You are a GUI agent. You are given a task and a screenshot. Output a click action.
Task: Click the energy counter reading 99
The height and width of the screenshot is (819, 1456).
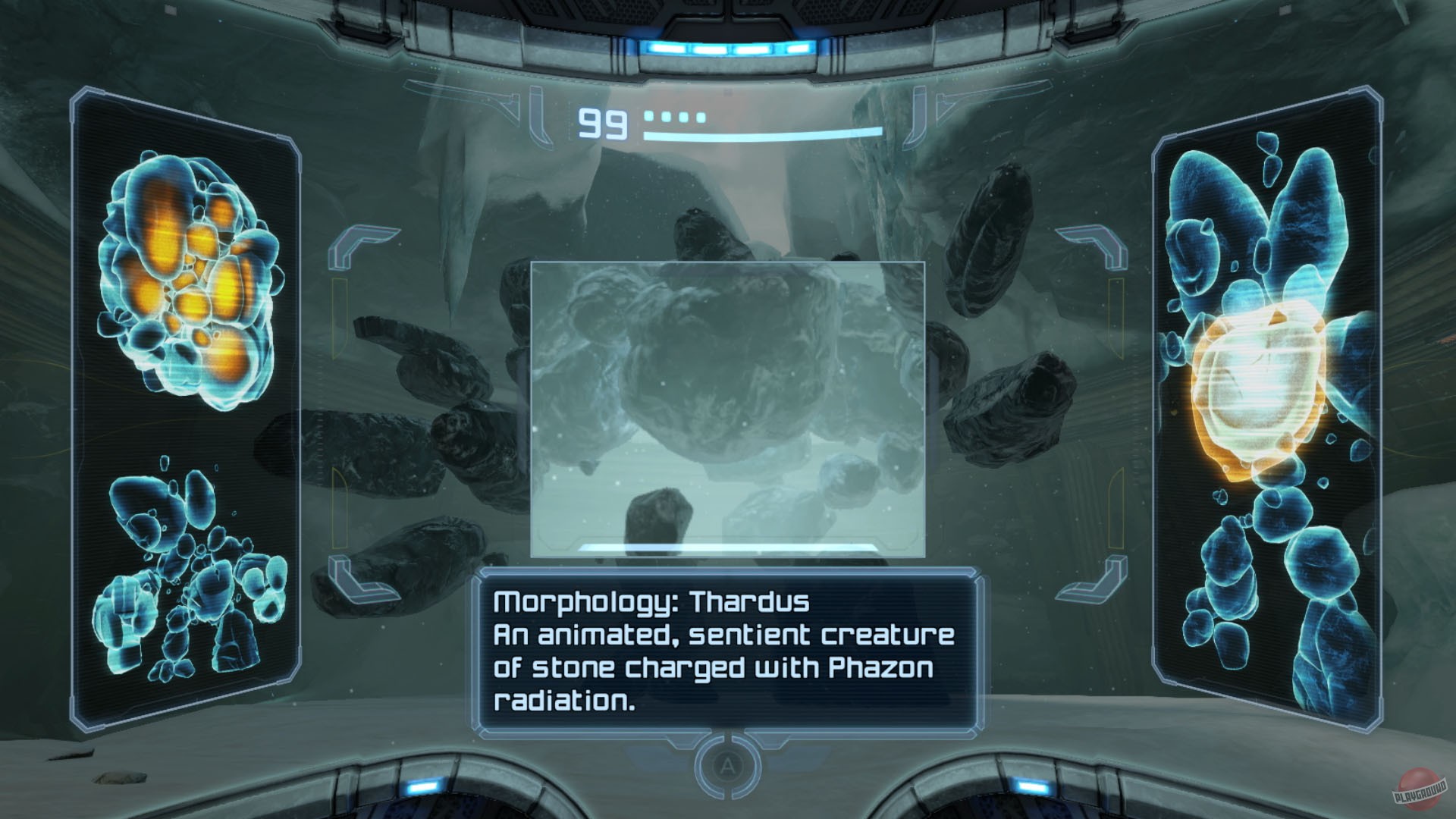point(601,121)
